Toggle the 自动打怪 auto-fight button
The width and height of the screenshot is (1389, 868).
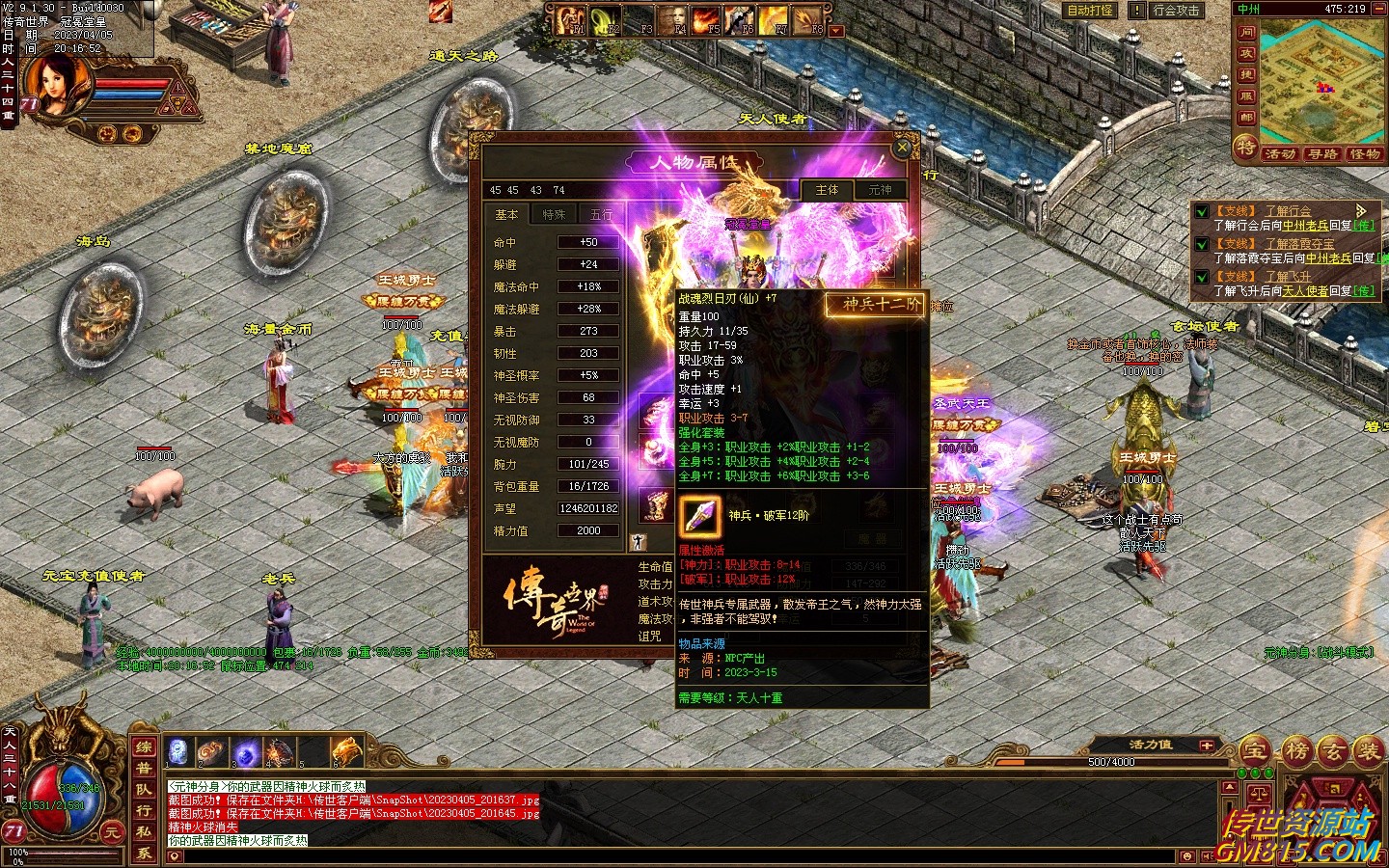pyautogui.click(x=1090, y=11)
